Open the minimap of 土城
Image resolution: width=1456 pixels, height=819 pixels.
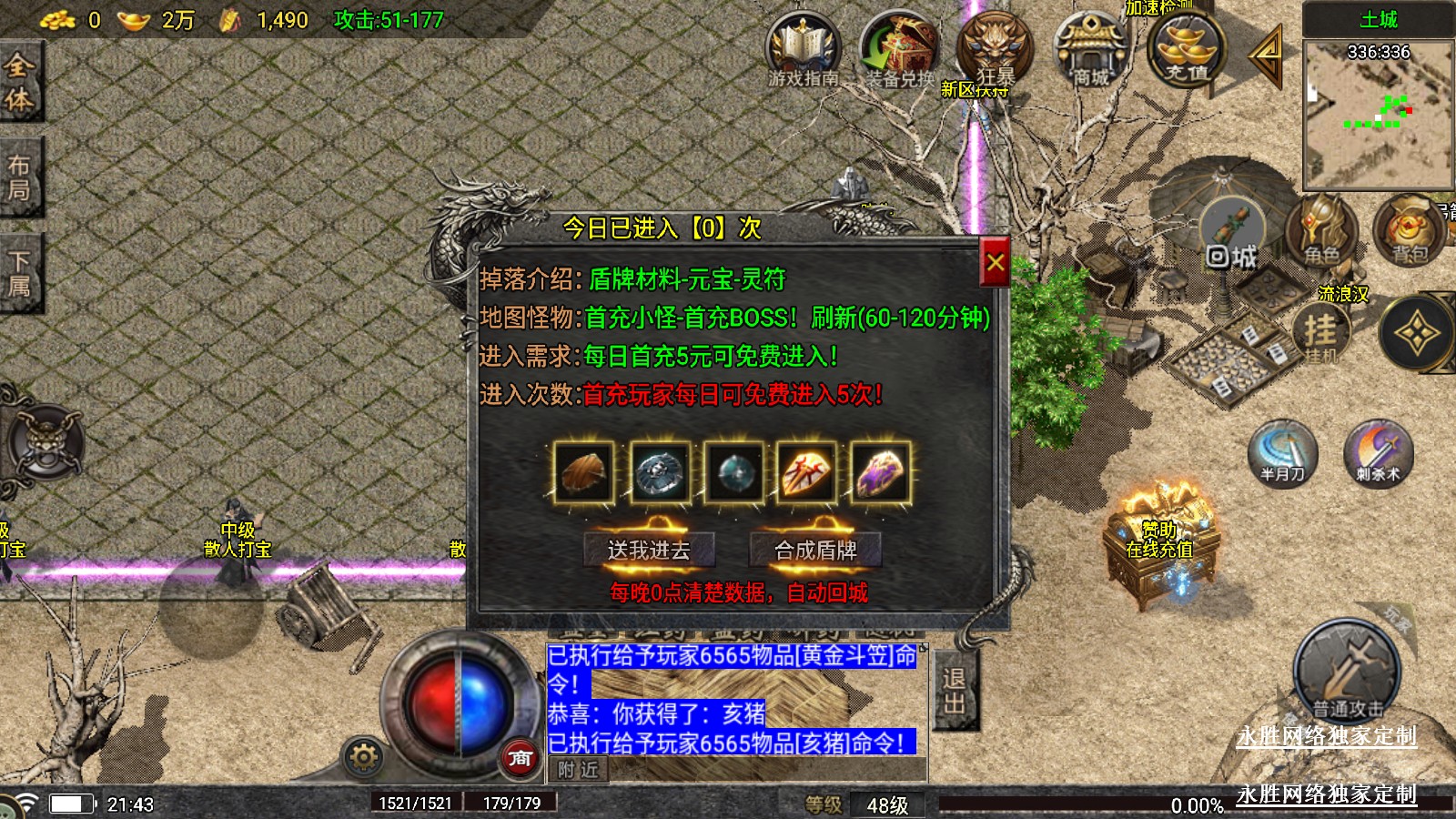click(1378, 114)
